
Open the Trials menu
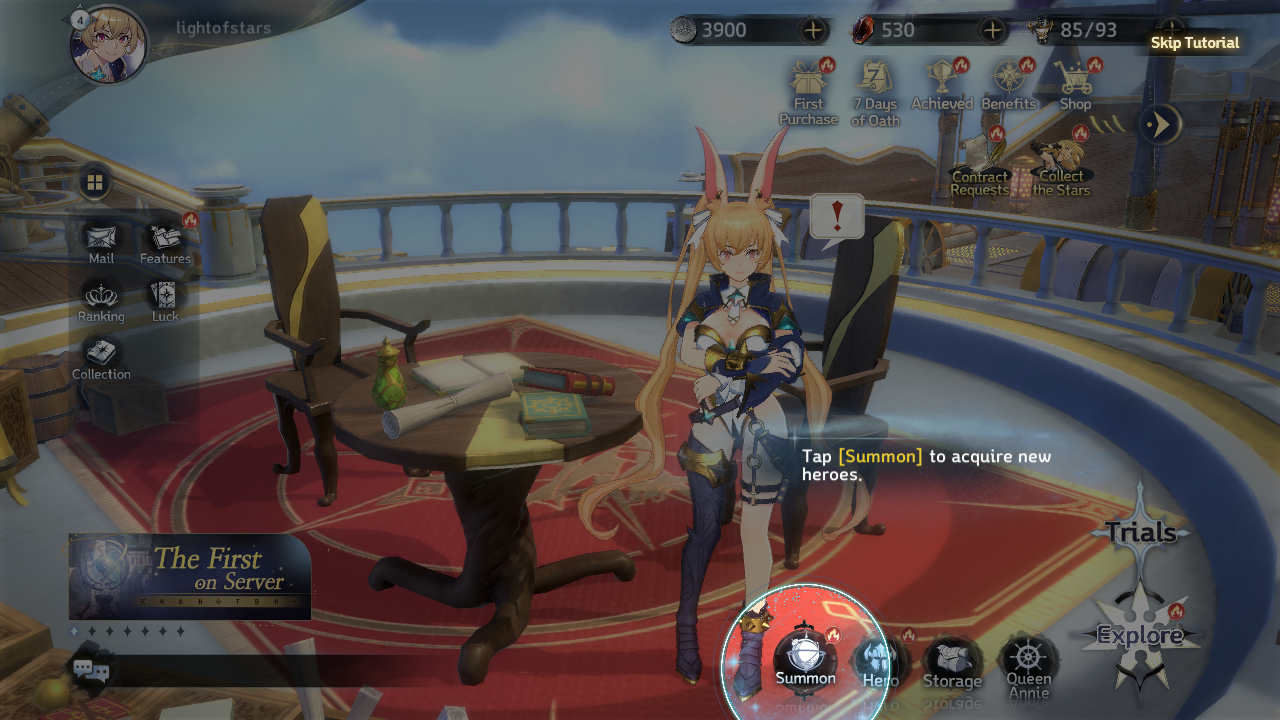tap(1140, 532)
